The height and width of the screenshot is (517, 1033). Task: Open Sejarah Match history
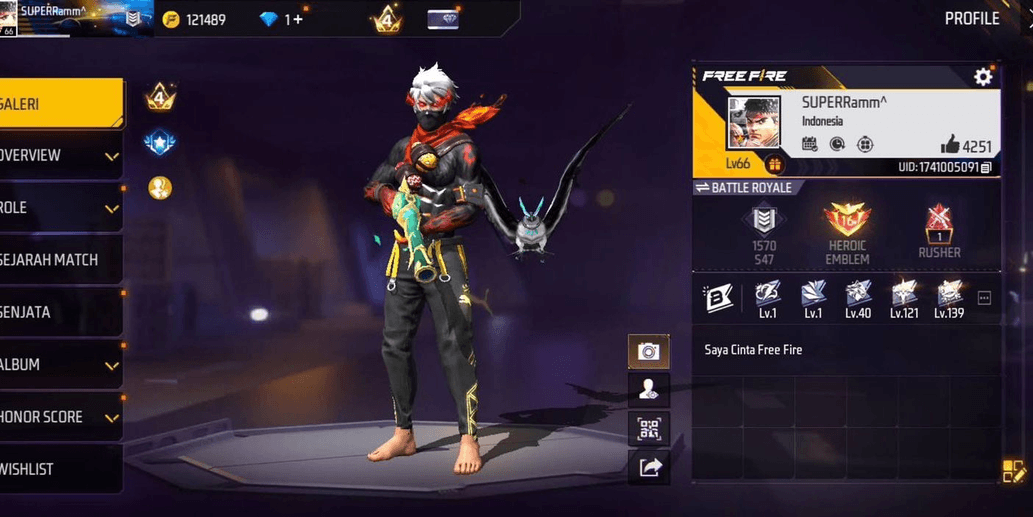pyautogui.click(x=60, y=260)
